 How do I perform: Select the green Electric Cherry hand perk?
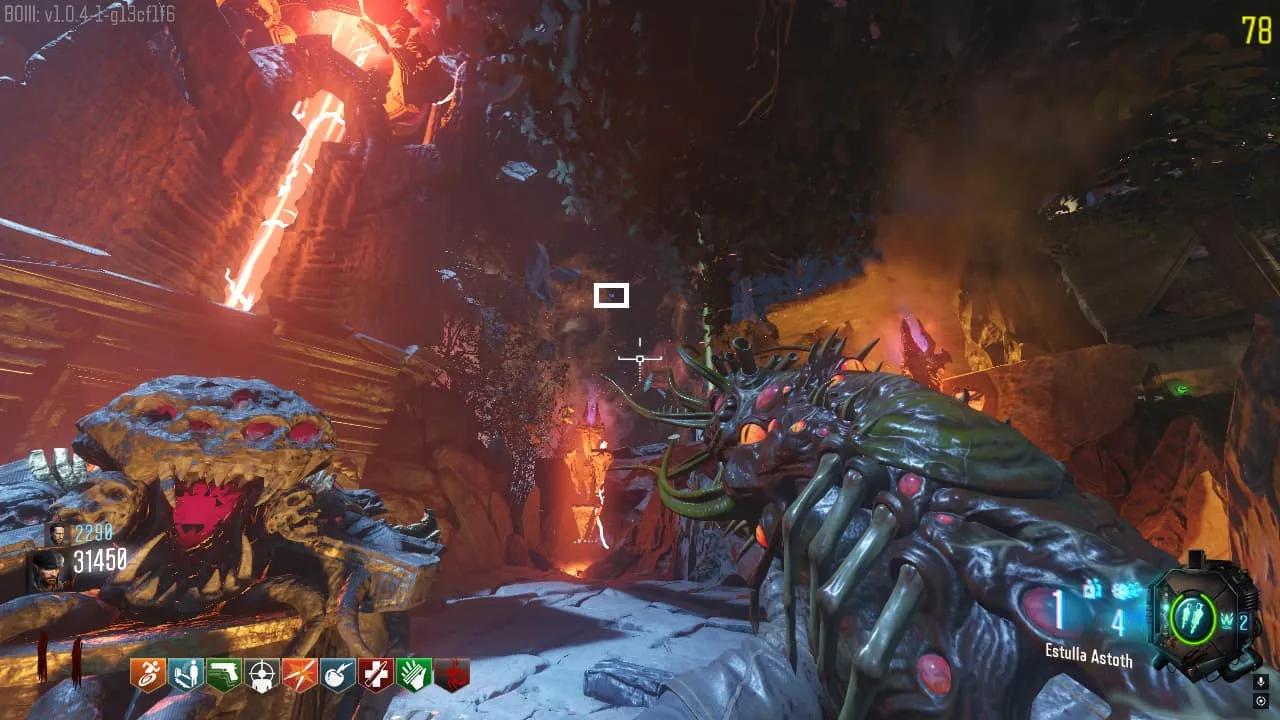(414, 675)
